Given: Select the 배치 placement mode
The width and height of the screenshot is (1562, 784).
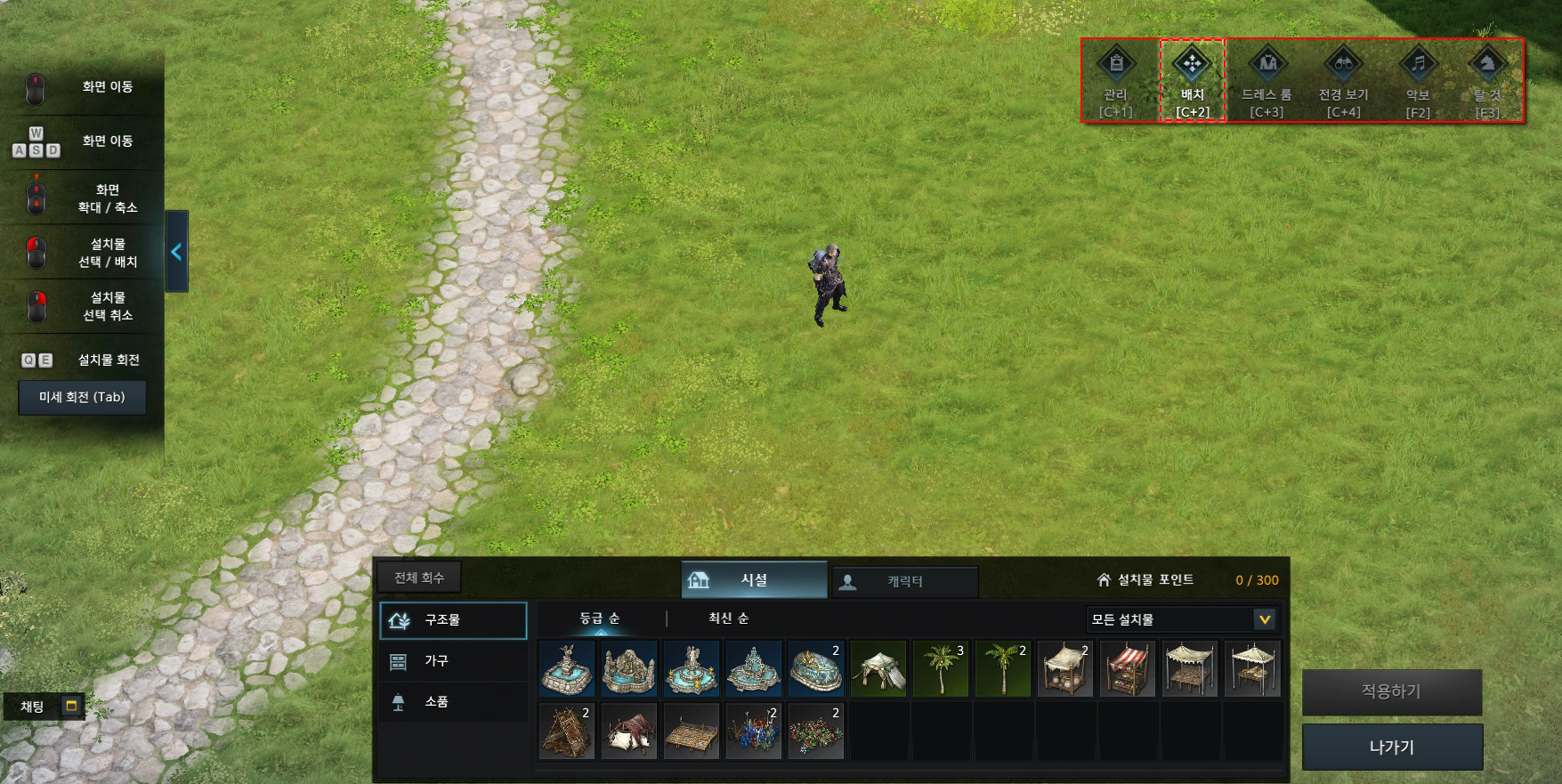Looking at the screenshot, I should [x=1192, y=77].
